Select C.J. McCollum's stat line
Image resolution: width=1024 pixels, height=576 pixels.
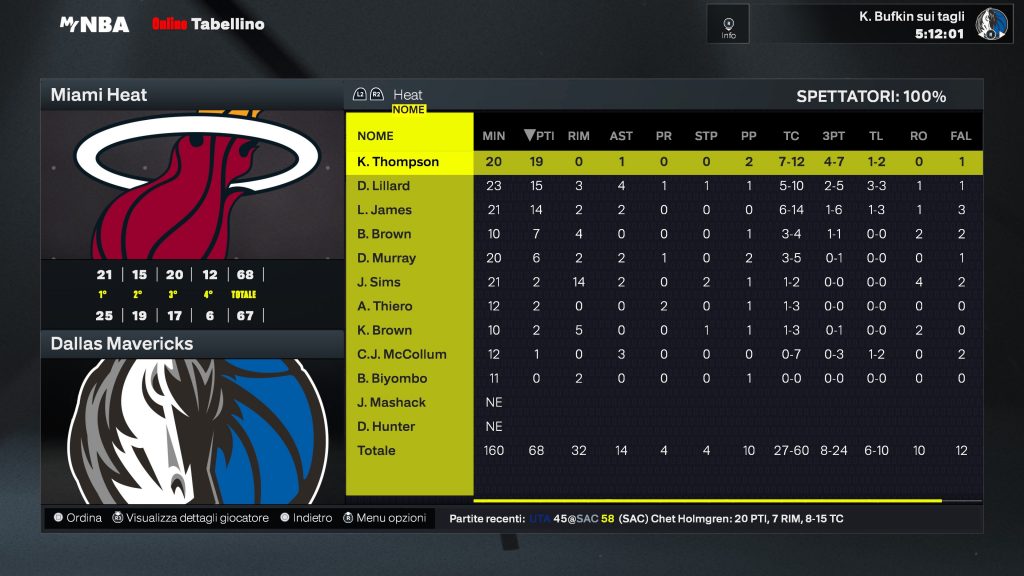pyautogui.click(x=402, y=354)
